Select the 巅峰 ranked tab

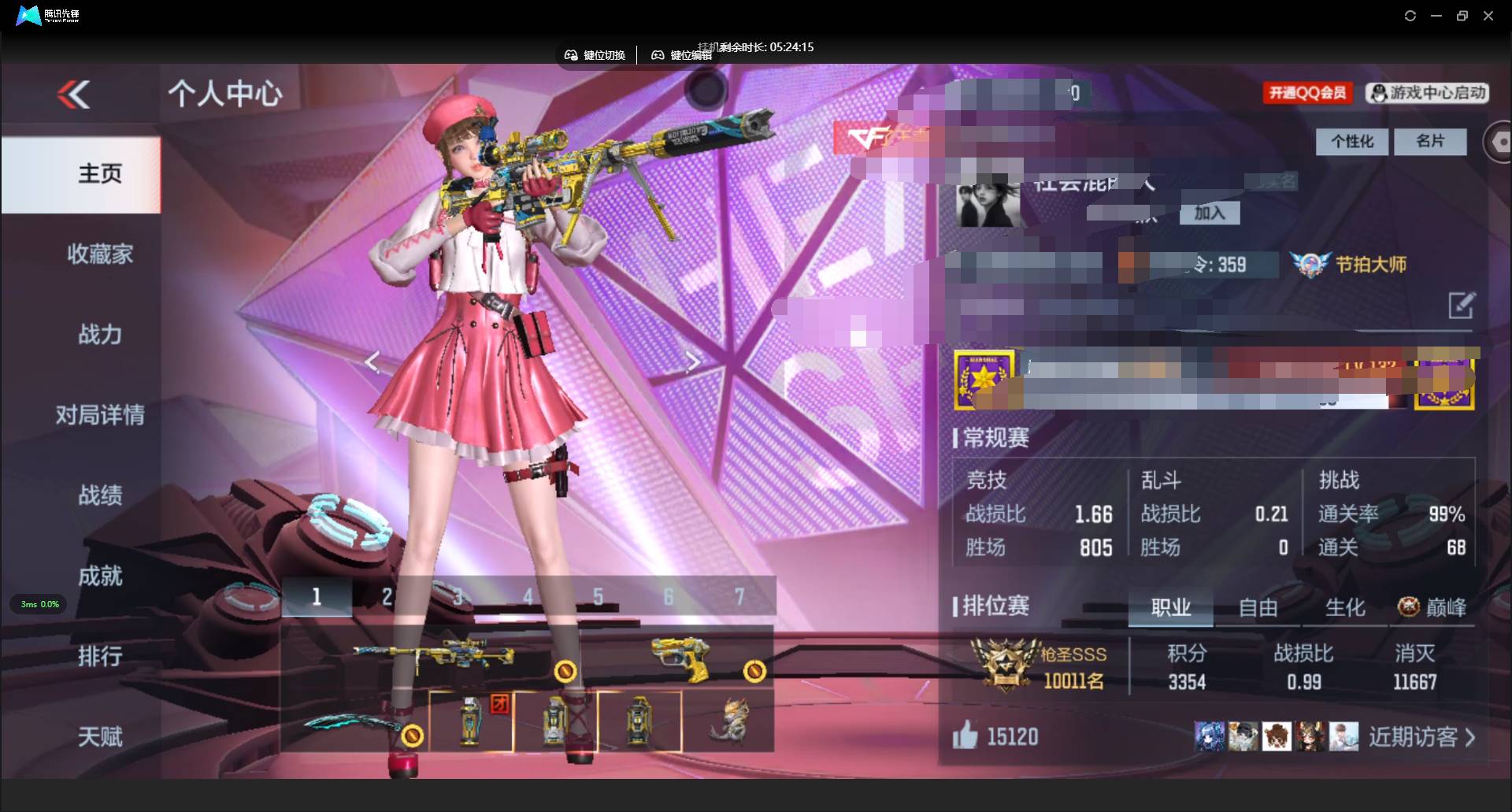point(1432,607)
